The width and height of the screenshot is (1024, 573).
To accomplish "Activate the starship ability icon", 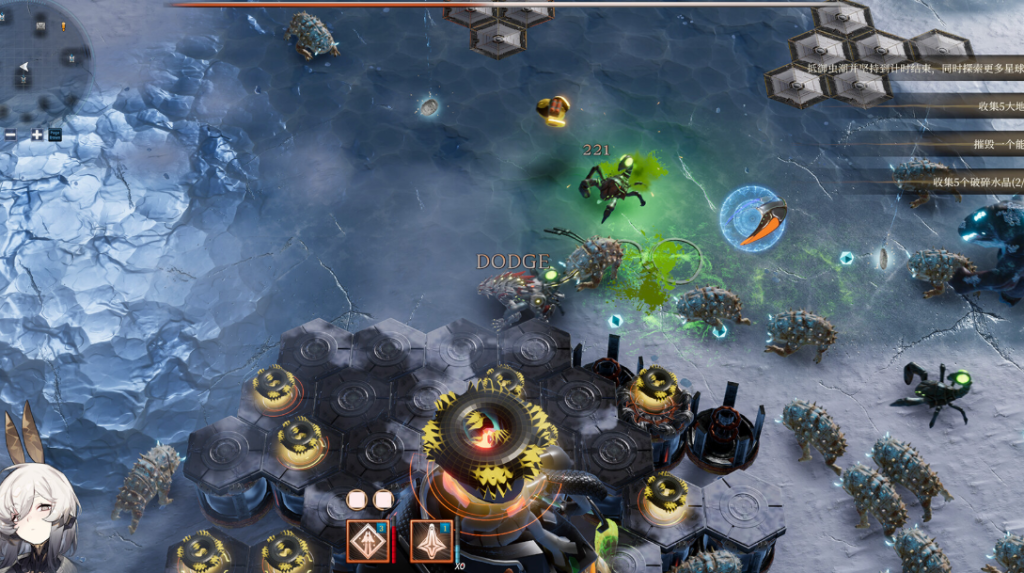I will tap(431, 541).
